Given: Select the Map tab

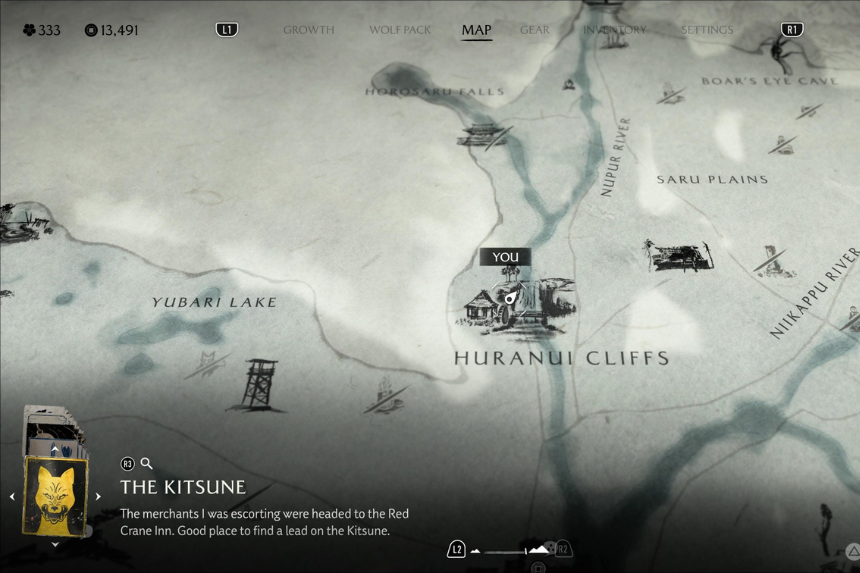Looking at the screenshot, I should pyautogui.click(x=476, y=30).
